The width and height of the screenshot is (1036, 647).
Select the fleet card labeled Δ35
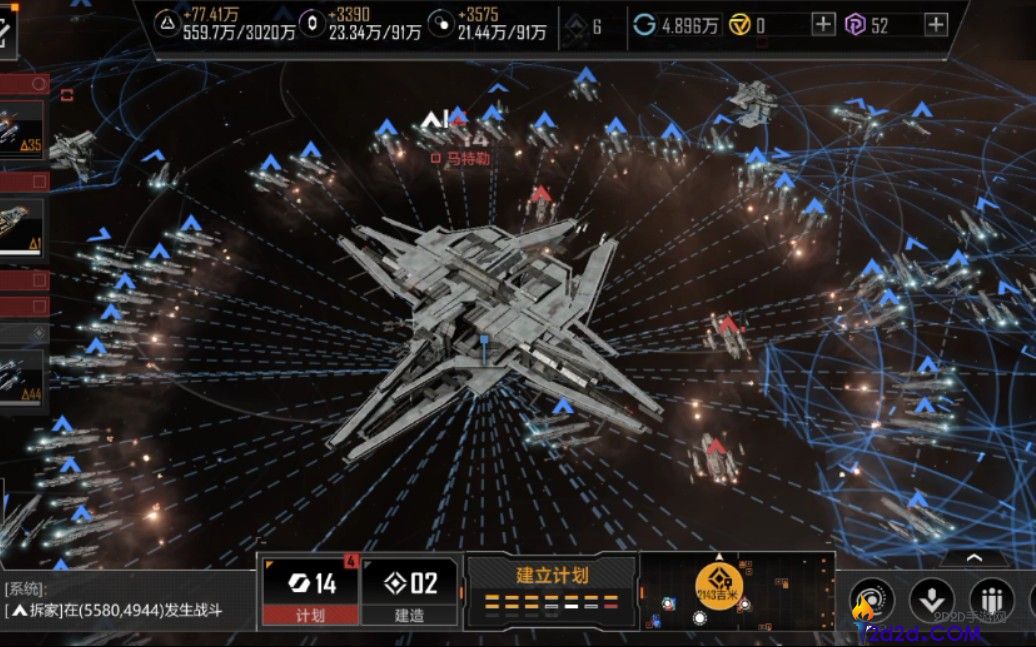[x=22, y=130]
